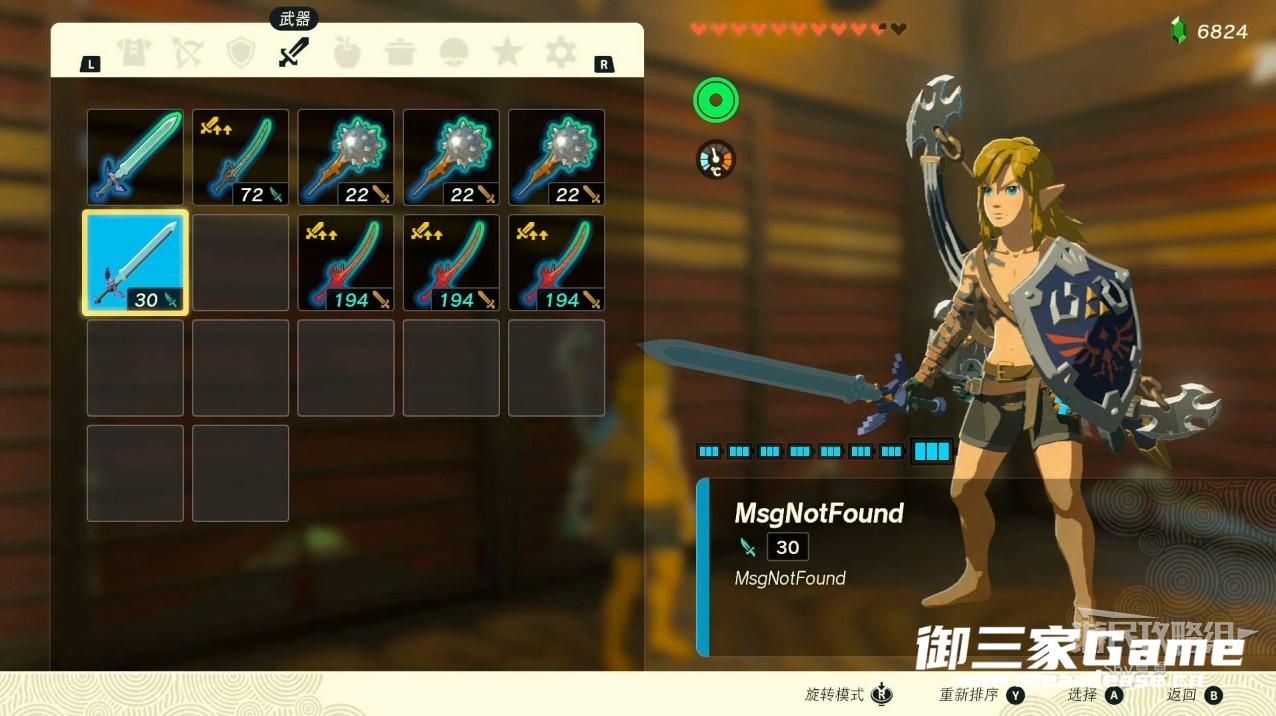Select the highlighted sword with 30 attack
Viewport: 1276px width, 716px height.
[x=135, y=263]
